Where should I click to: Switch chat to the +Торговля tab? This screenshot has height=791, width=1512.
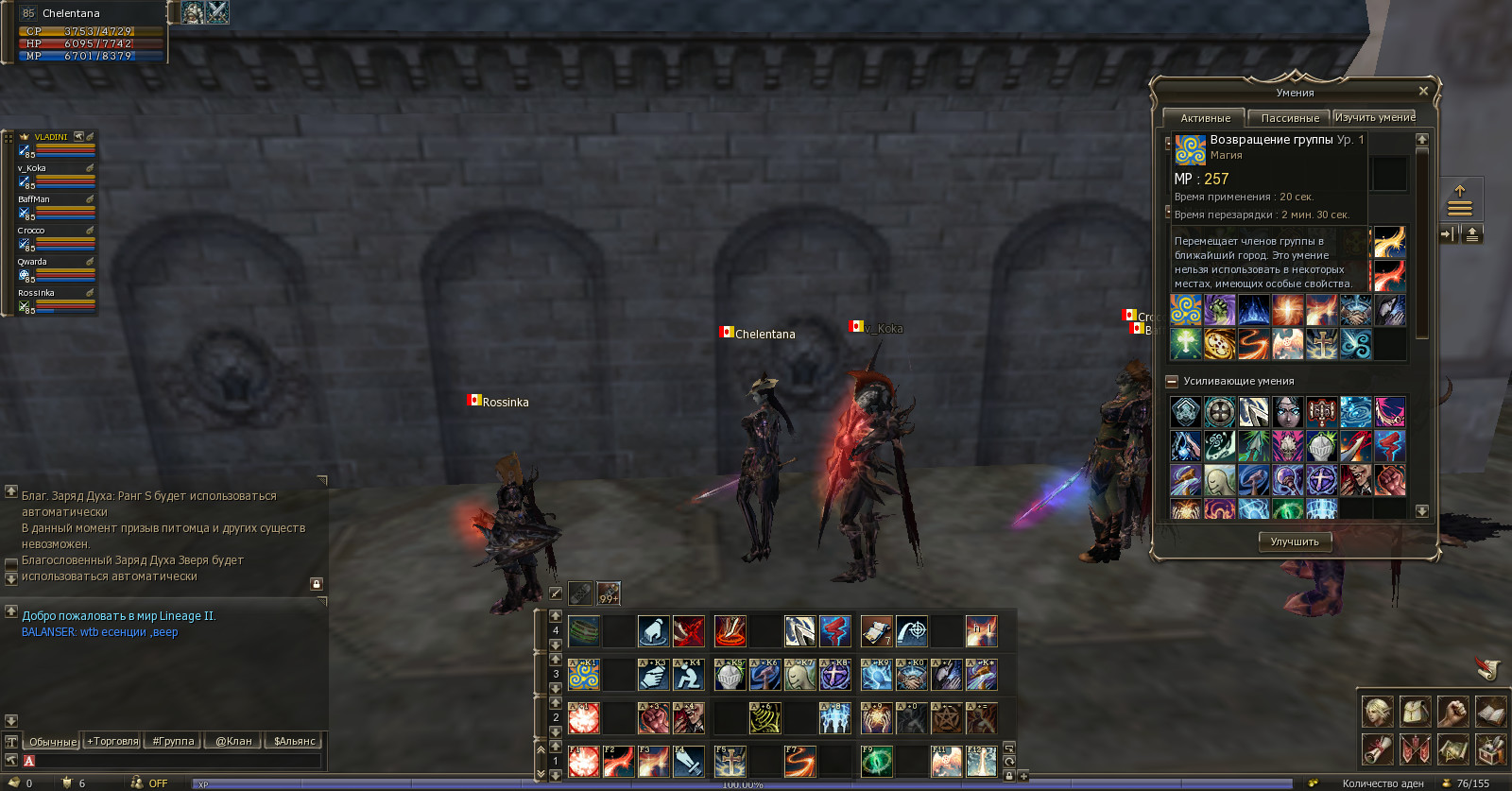(x=112, y=741)
